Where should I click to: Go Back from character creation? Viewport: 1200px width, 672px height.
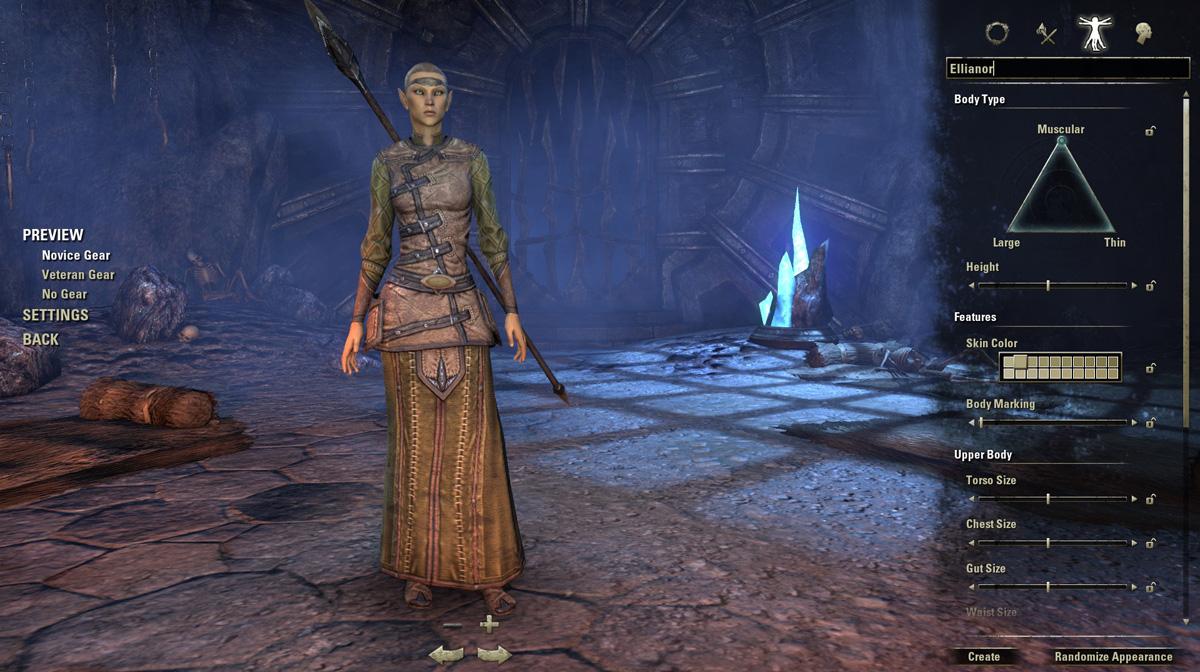pyautogui.click(x=41, y=339)
